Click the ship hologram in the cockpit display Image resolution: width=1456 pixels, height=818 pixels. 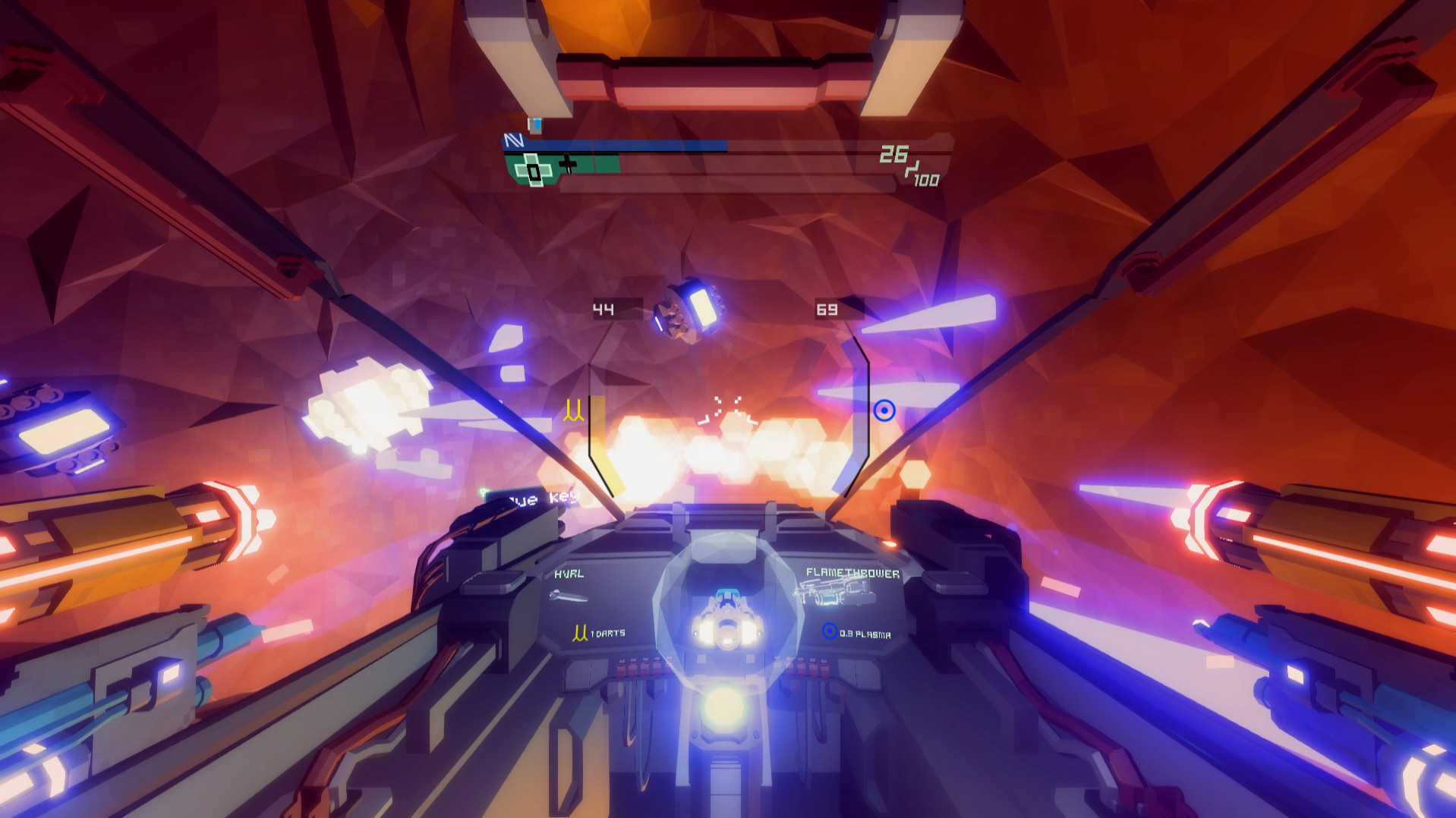(x=726, y=615)
